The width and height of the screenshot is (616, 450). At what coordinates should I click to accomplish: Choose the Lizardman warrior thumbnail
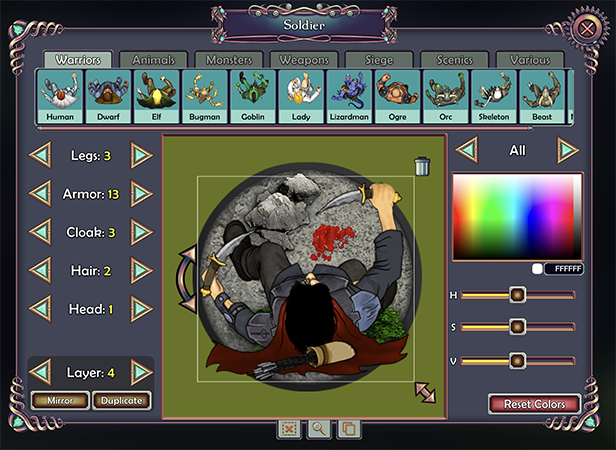coord(351,98)
